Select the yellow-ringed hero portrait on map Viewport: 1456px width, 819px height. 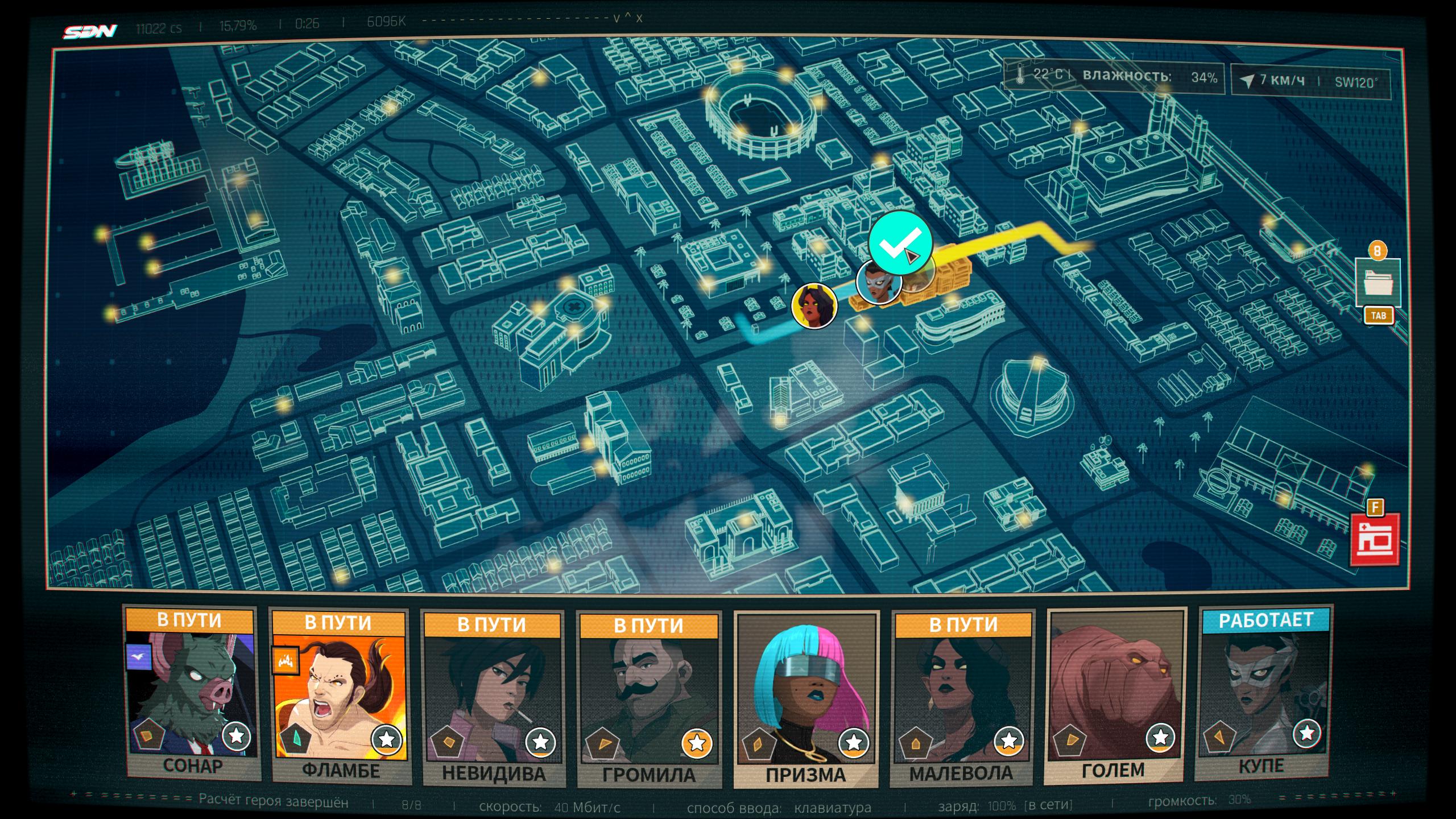click(x=814, y=306)
